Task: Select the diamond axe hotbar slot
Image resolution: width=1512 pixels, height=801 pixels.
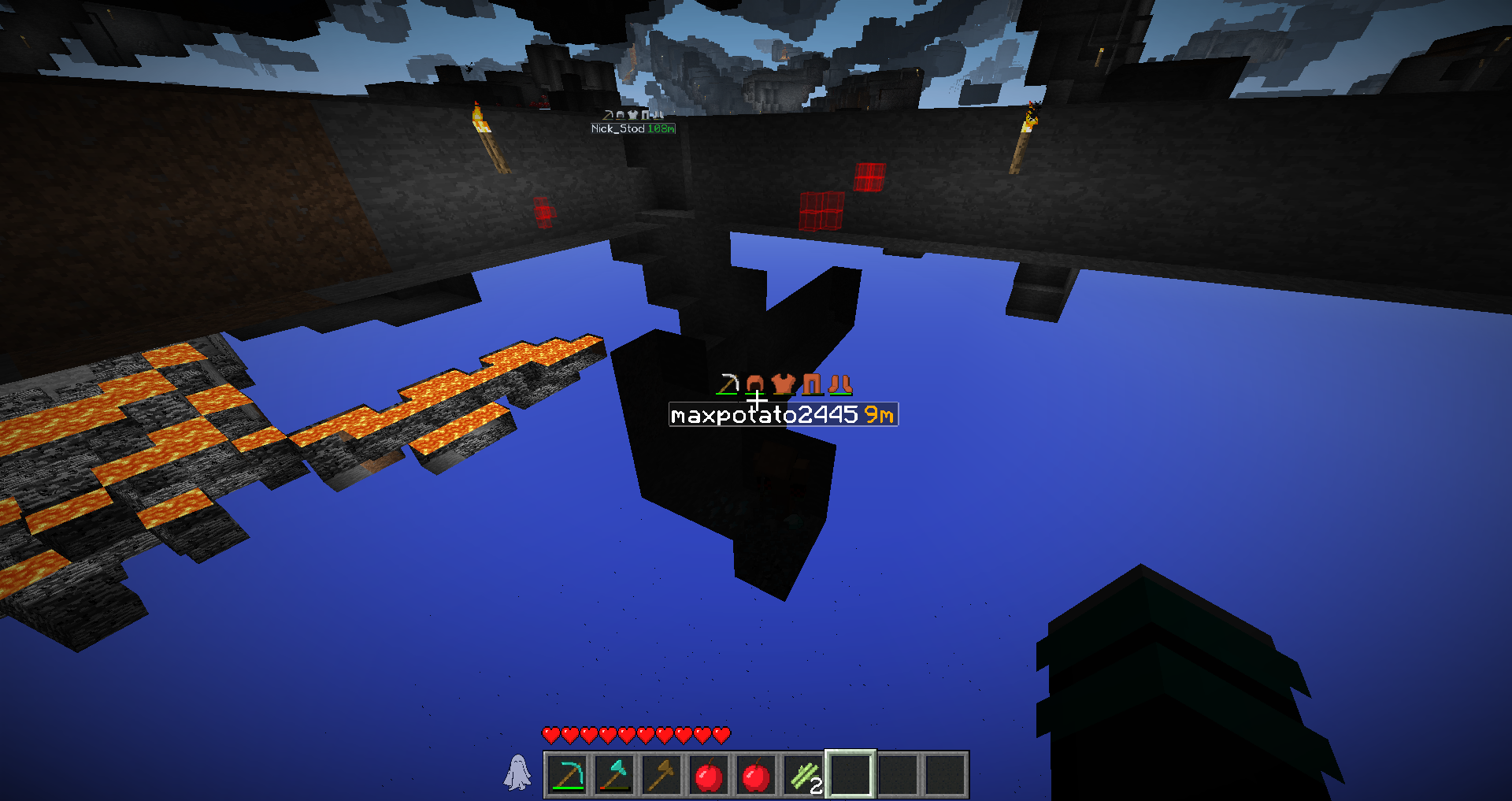Action: click(x=614, y=775)
